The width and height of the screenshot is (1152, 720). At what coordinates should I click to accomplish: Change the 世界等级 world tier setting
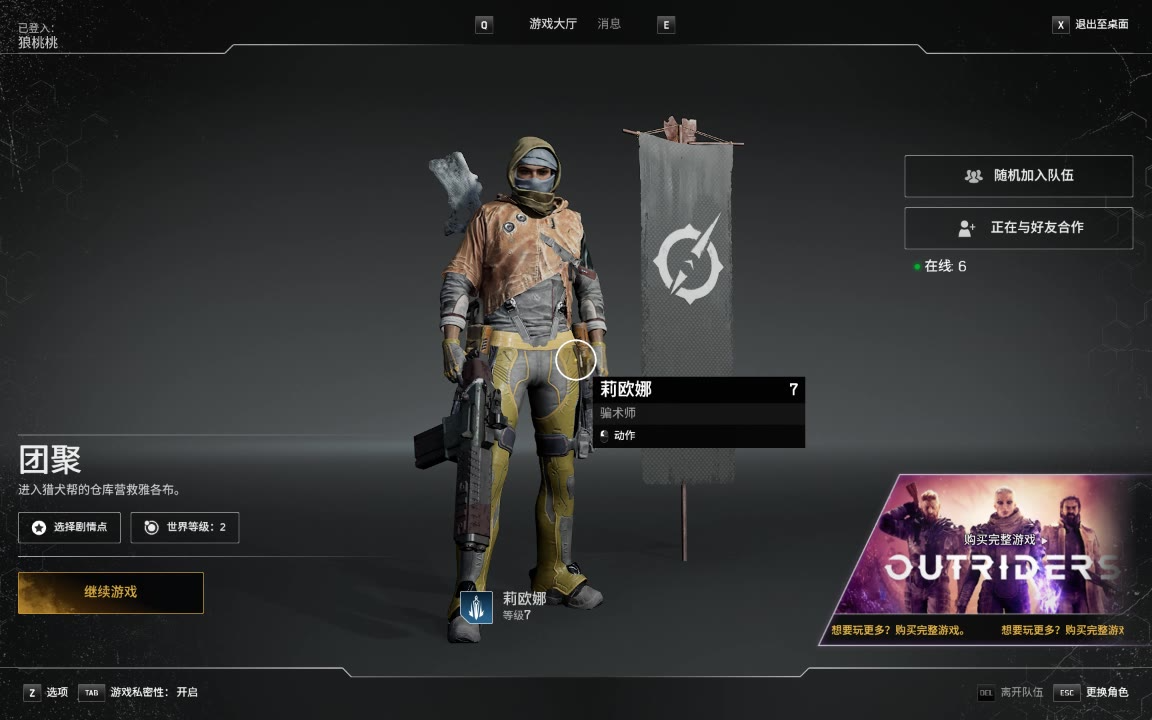(185, 527)
